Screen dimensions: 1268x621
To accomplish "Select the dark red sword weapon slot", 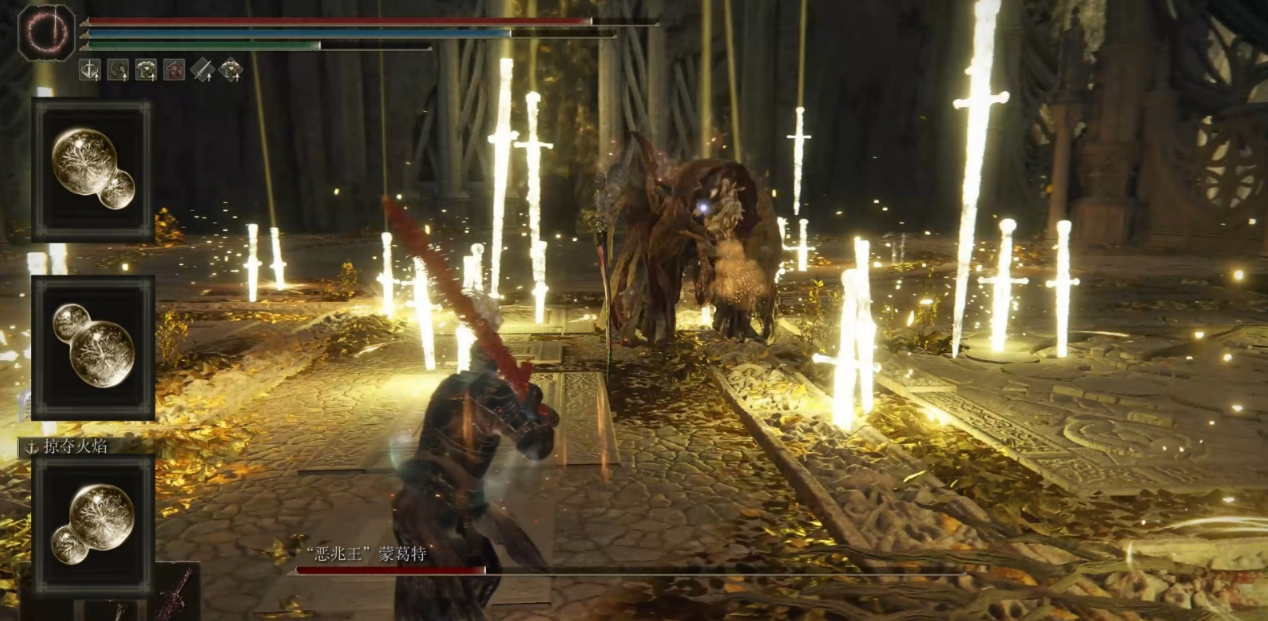I will pos(176,592).
